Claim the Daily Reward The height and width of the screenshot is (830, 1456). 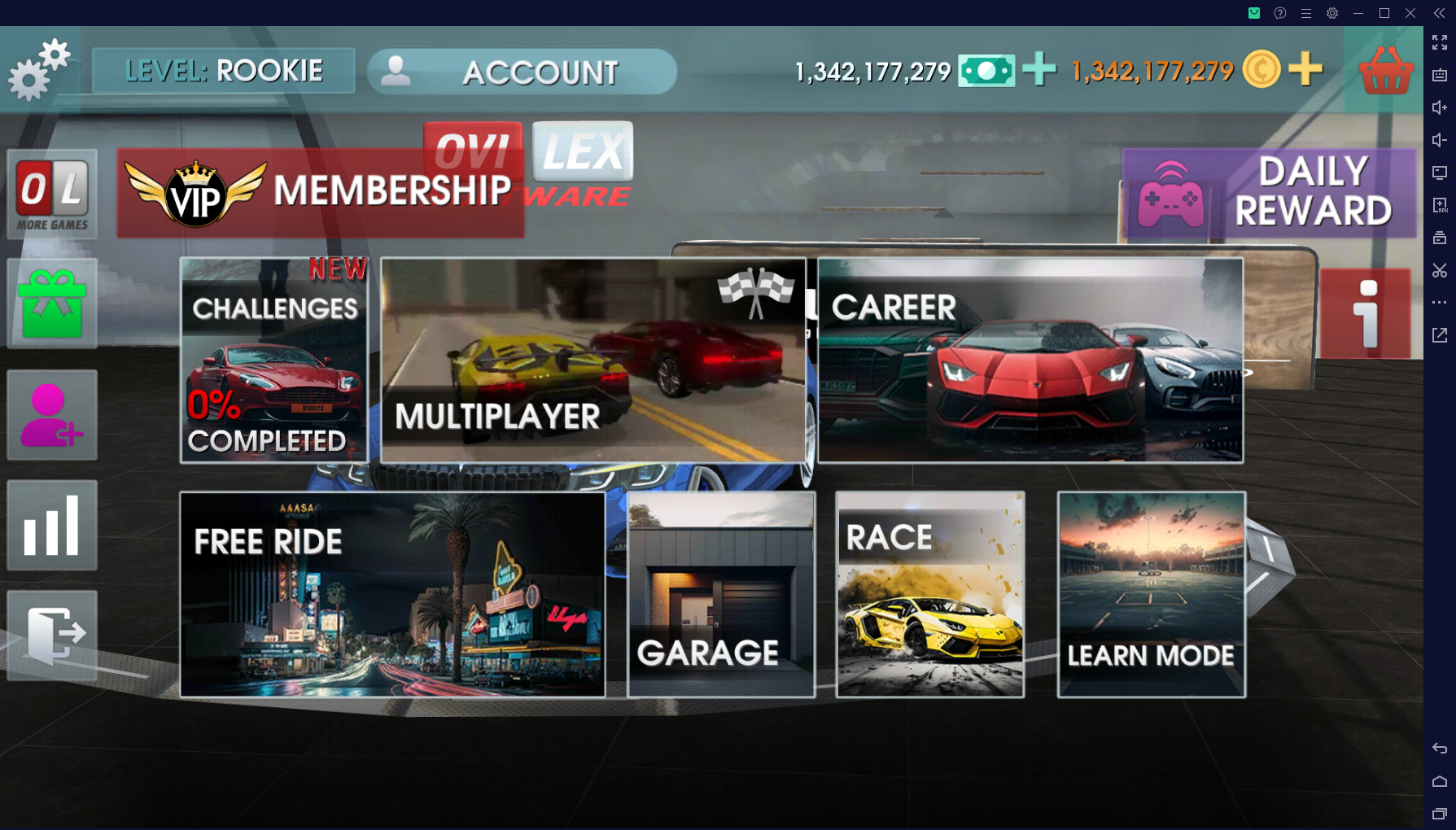point(1269,193)
